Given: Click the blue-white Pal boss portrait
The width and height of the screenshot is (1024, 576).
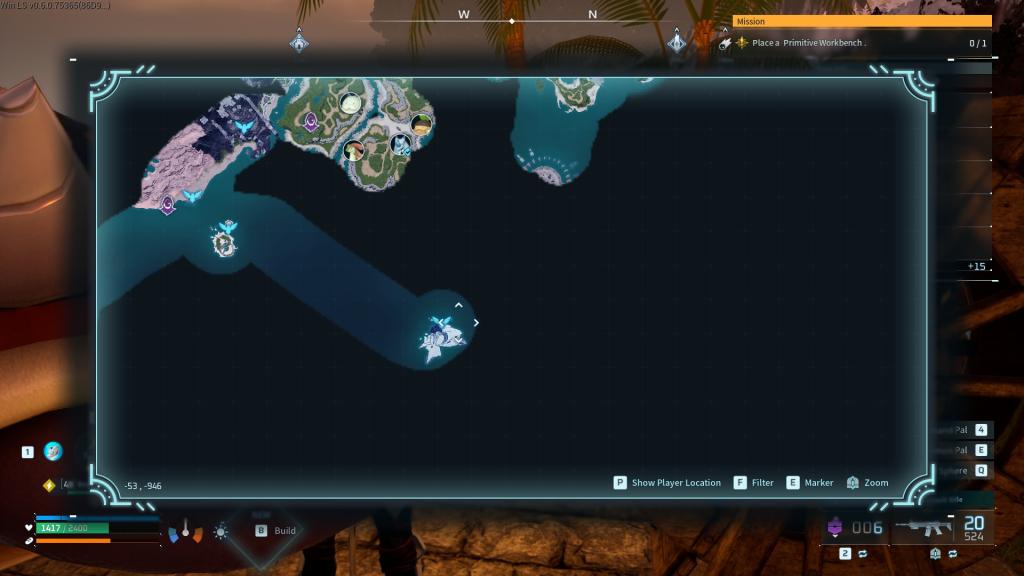Looking at the screenshot, I should 400,144.
